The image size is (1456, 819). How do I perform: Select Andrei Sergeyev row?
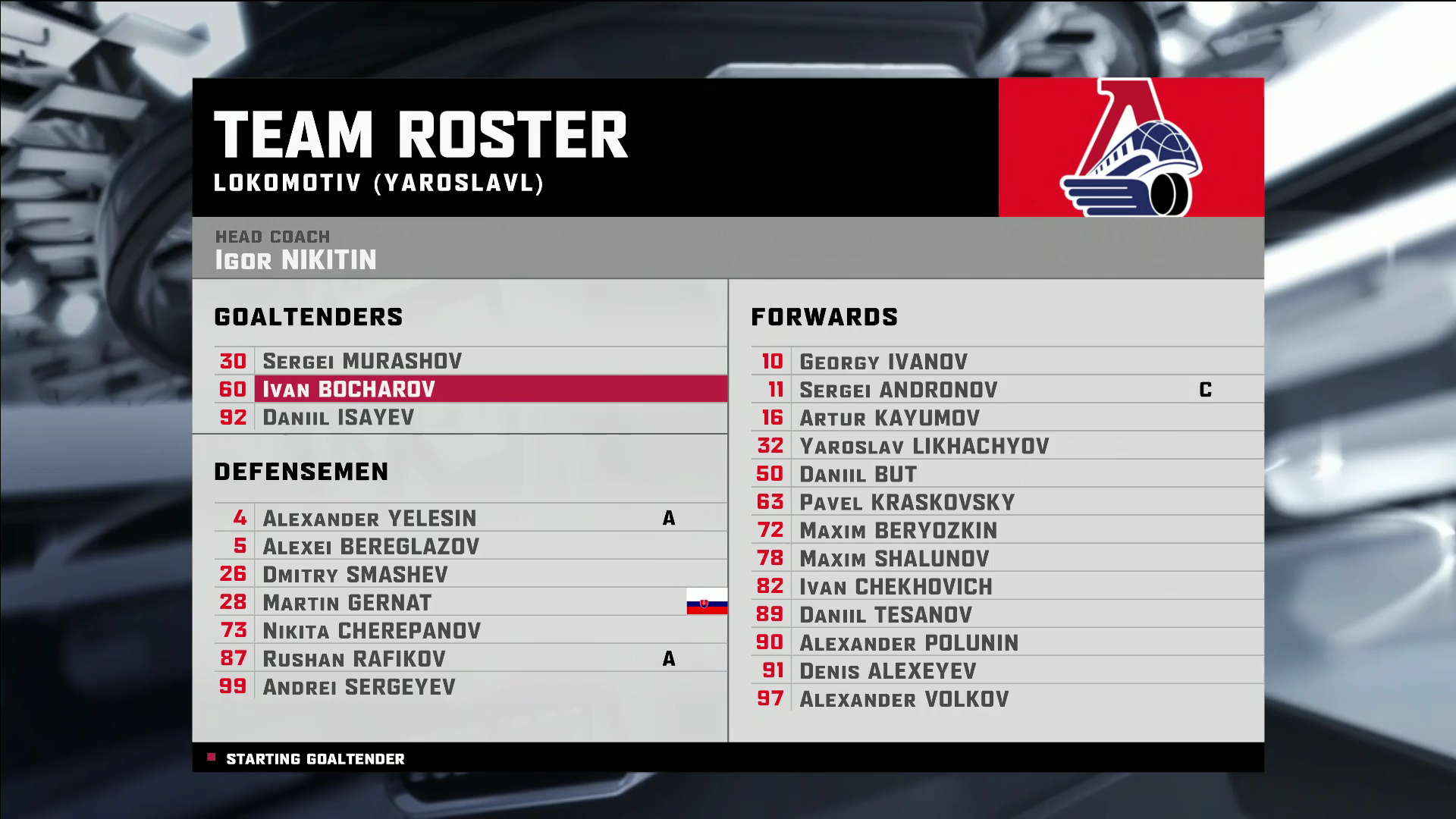pyautogui.click(x=359, y=686)
